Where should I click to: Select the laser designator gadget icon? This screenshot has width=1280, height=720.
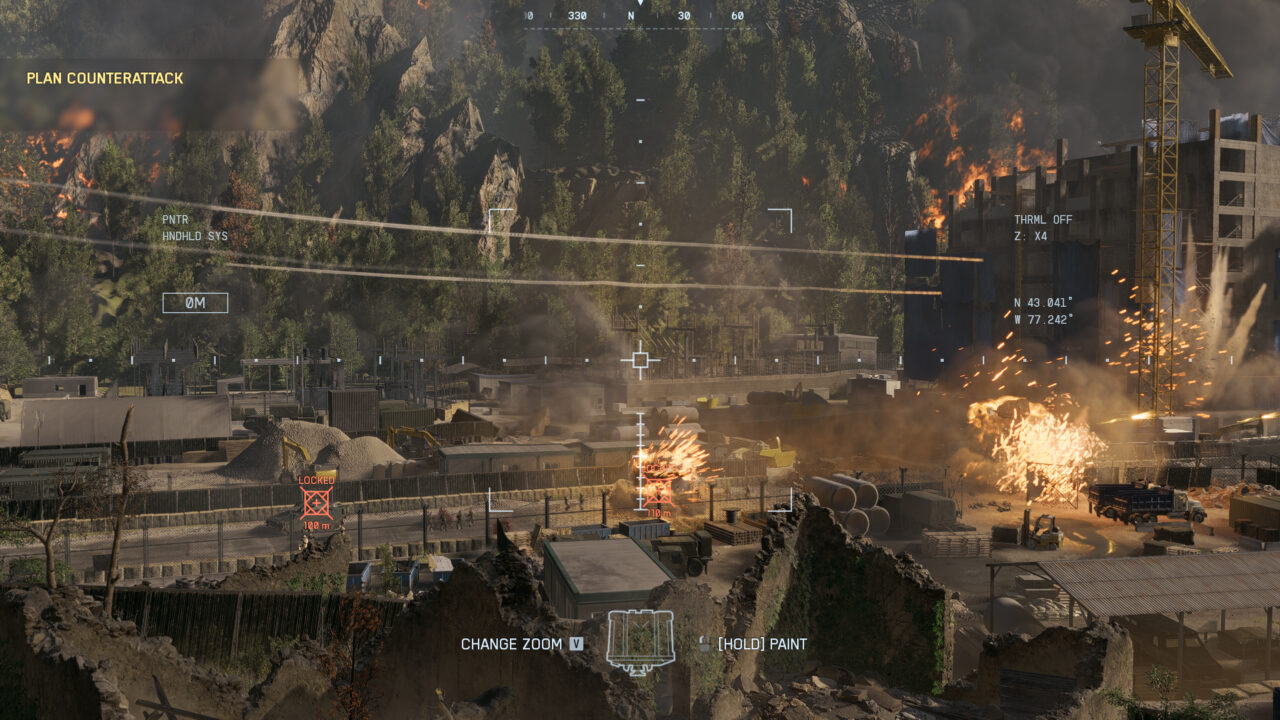pyautogui.click(x=640, y=641)
